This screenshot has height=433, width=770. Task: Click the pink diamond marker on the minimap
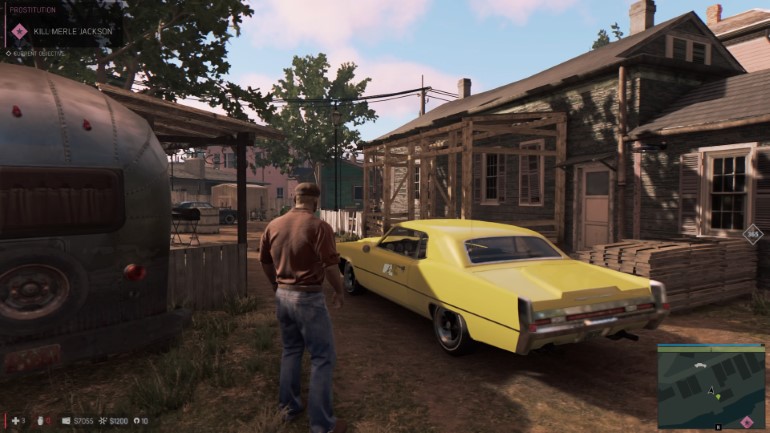tap(745, 421)
